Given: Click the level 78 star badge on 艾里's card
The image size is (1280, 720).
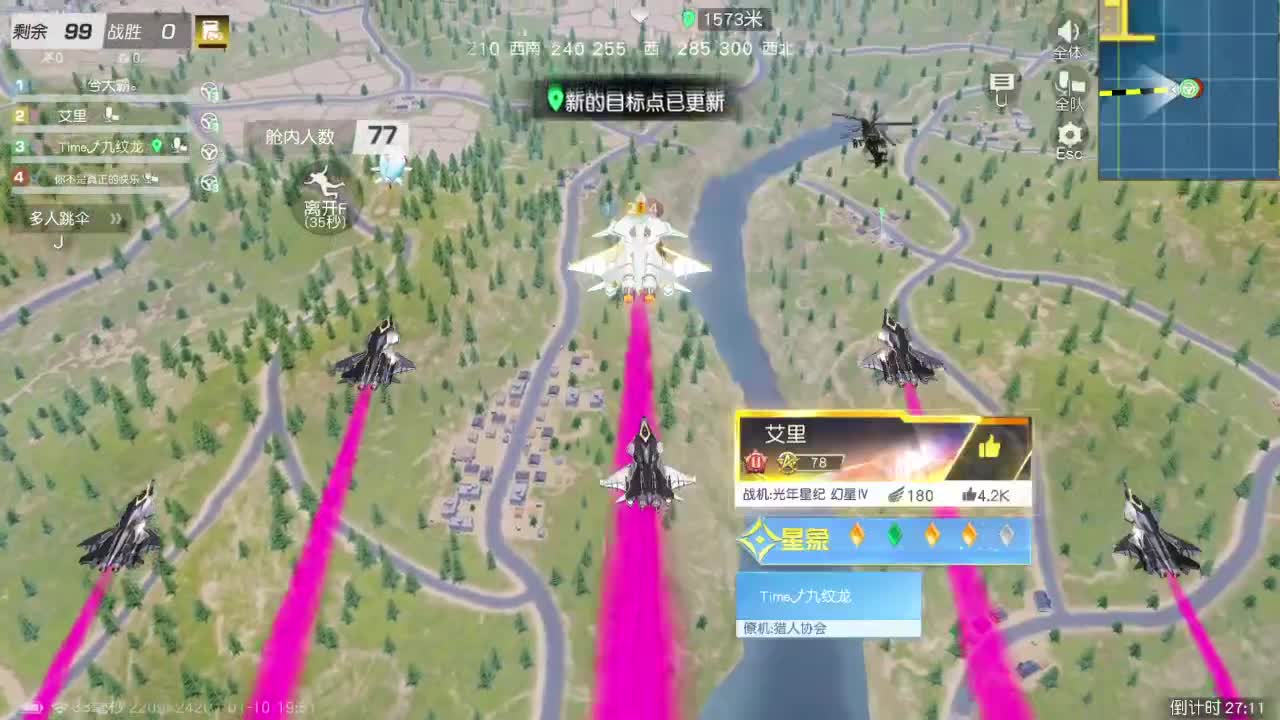Looking at the screenshot, I should click(789, 463).
